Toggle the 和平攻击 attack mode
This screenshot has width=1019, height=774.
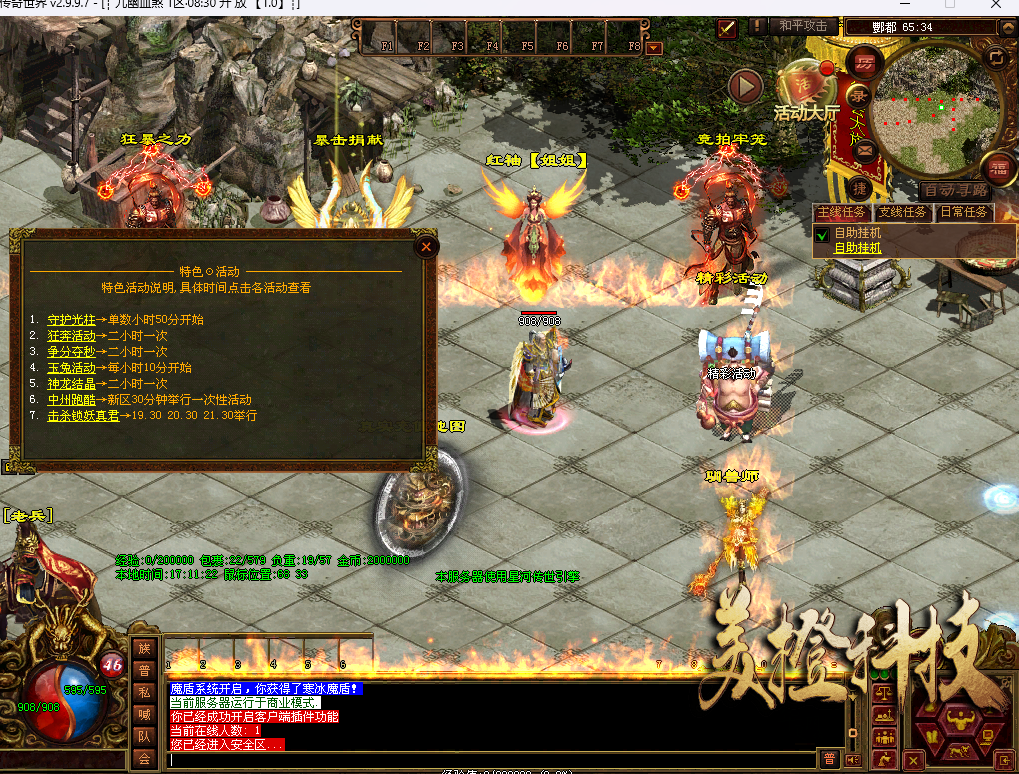(803, 27)
